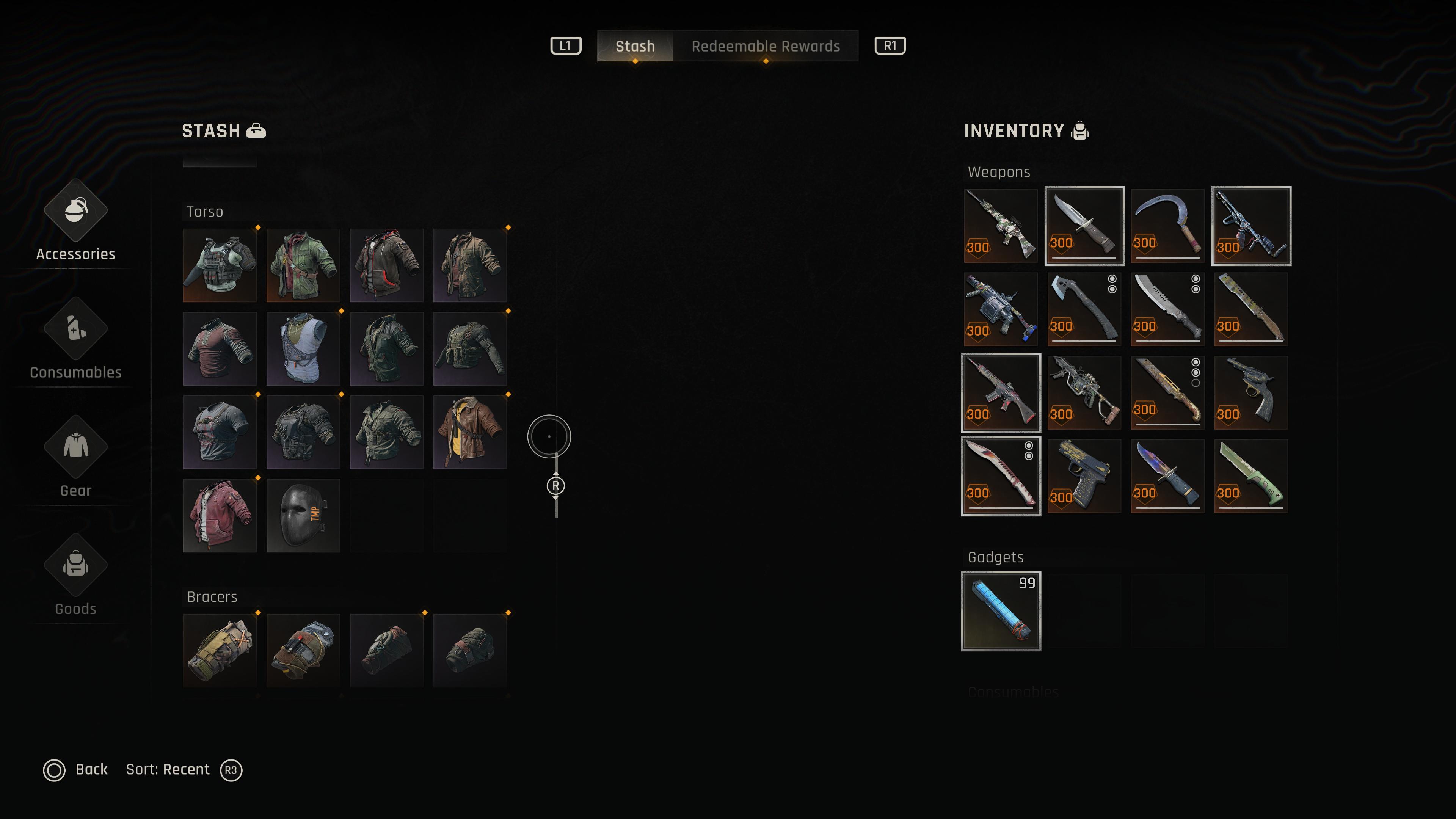Open the Accessories category

[x=76, y=223]
